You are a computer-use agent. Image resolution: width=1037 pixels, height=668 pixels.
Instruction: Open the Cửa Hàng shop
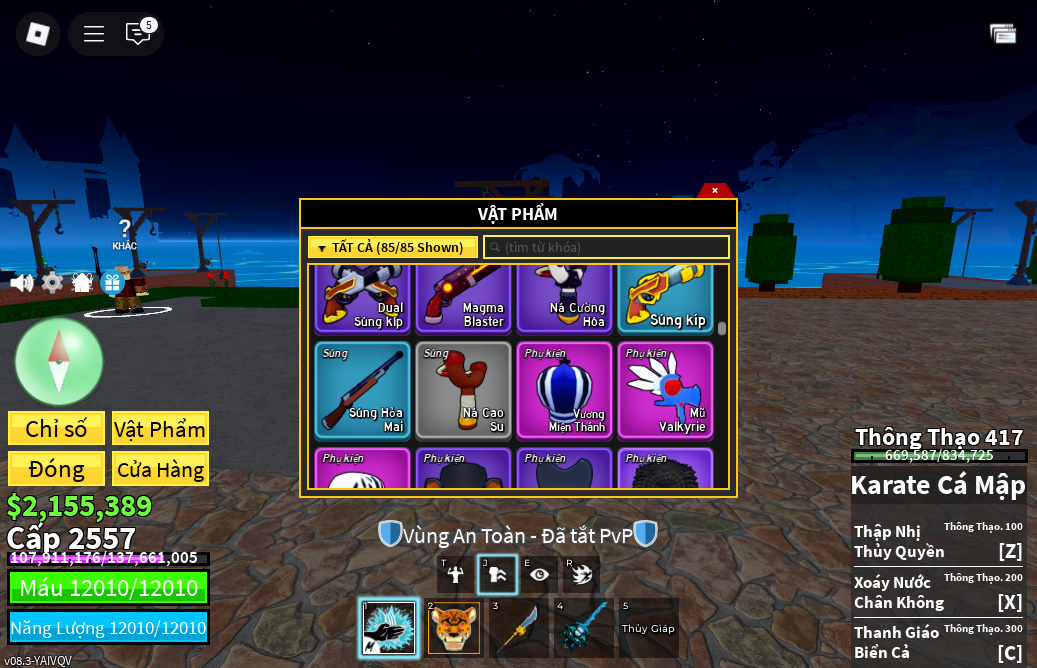tap(160, 469)
